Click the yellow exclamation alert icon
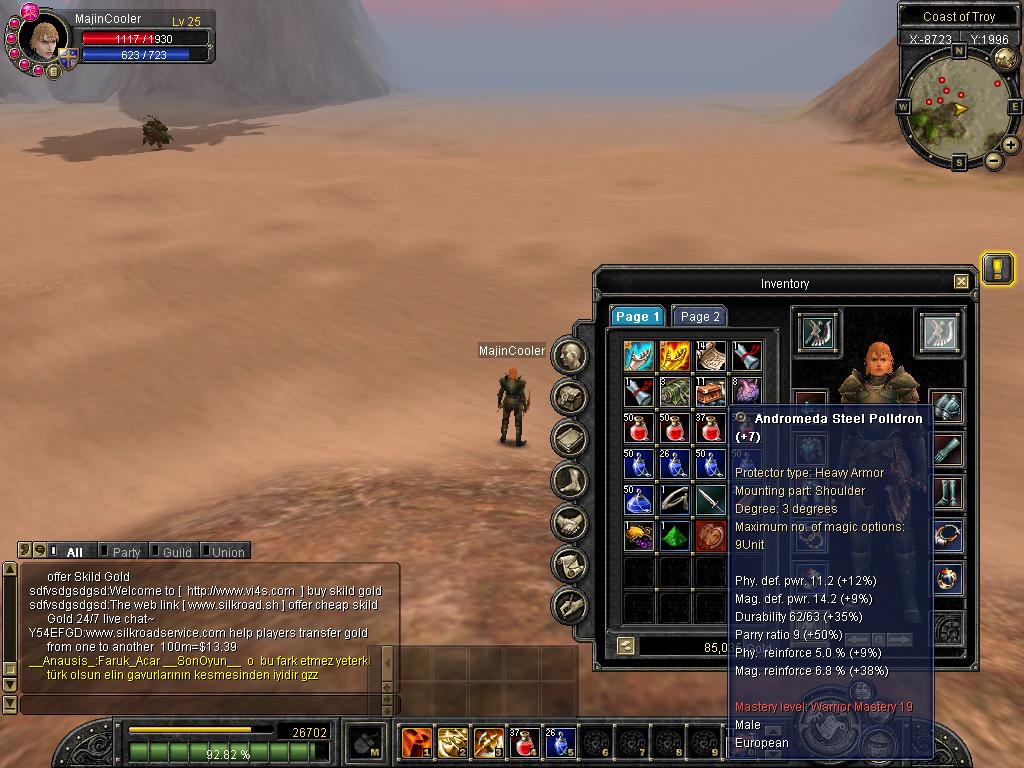Viewport: 1024px width, 768px height. click(997, 268)
